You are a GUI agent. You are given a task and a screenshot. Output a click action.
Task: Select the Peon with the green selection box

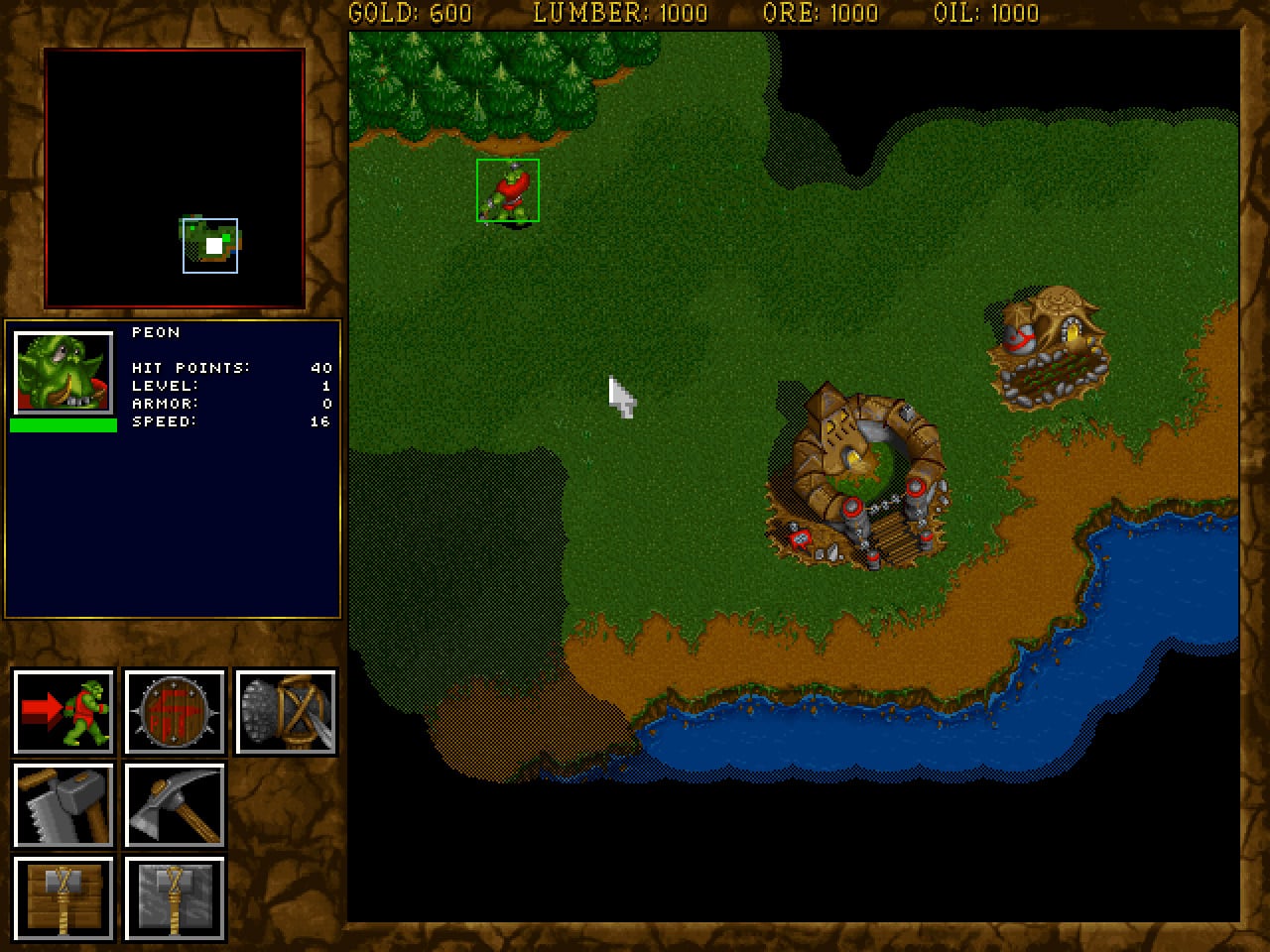coord(508,190)
